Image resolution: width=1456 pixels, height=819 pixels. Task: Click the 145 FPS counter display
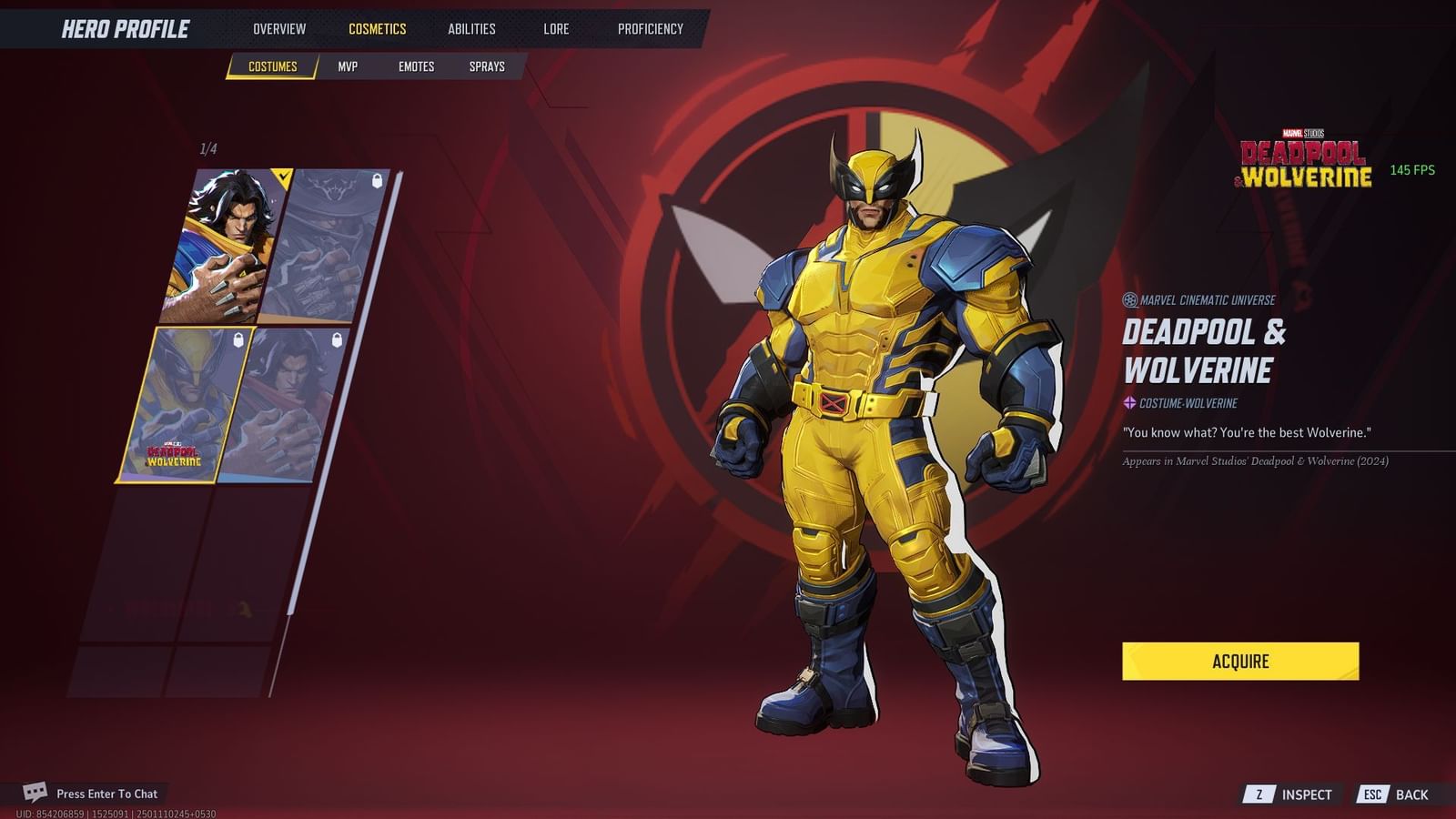coord(1411,168)
